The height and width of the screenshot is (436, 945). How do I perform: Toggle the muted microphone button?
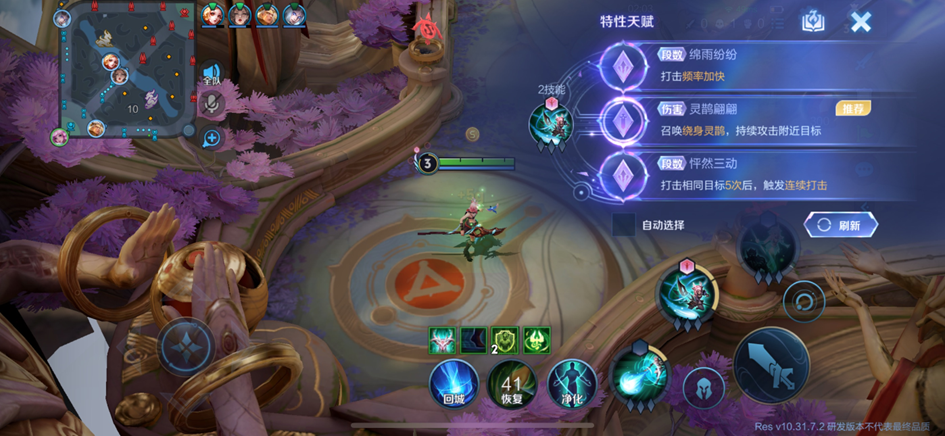tap(212, 104)
